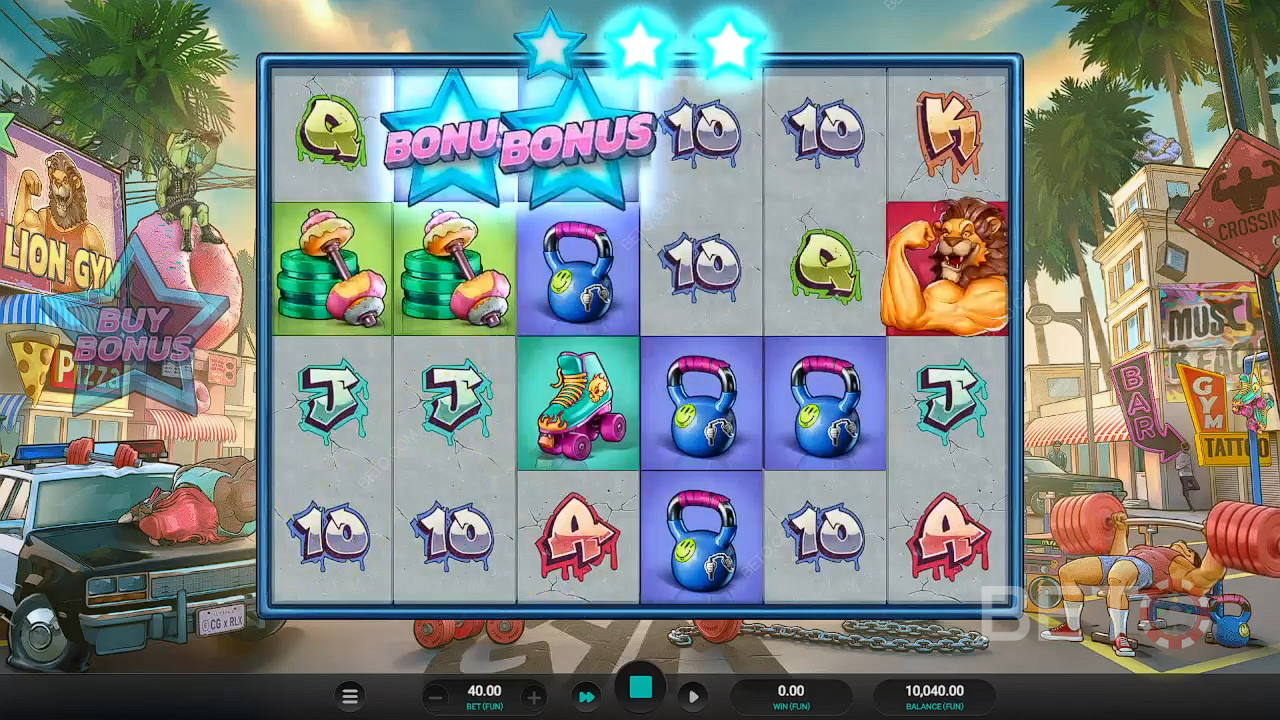Open the Buy Bonus star offer

[x=133, y=335]
